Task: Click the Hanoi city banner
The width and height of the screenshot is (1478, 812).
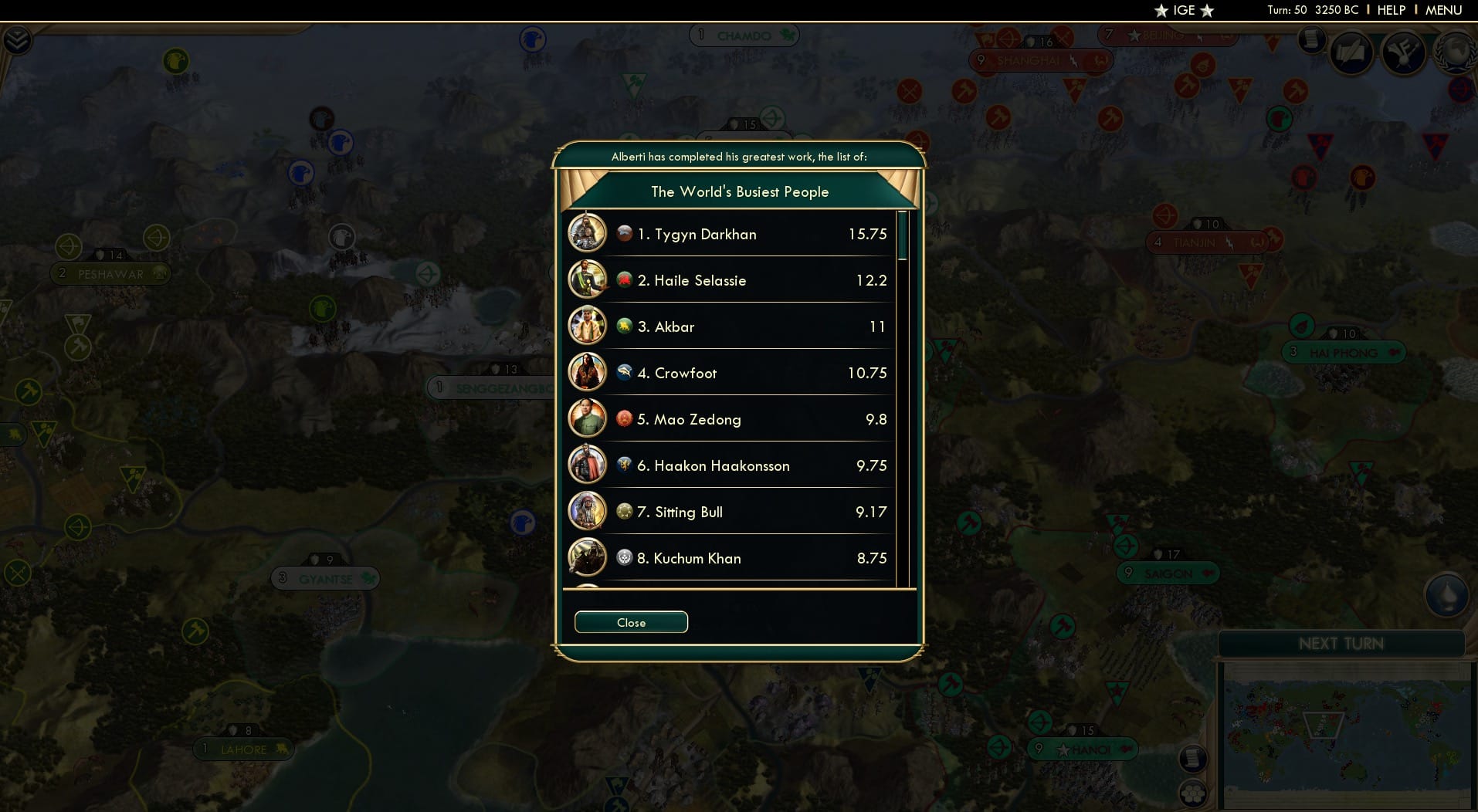Action: pyautogui.click(x=1083, y=748)
